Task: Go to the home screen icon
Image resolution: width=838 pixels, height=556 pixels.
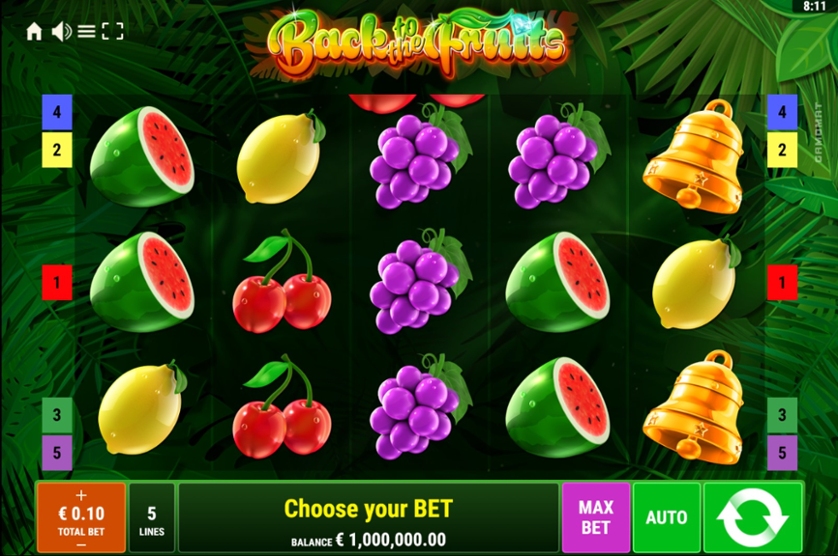Action: [x=34, y=32]
